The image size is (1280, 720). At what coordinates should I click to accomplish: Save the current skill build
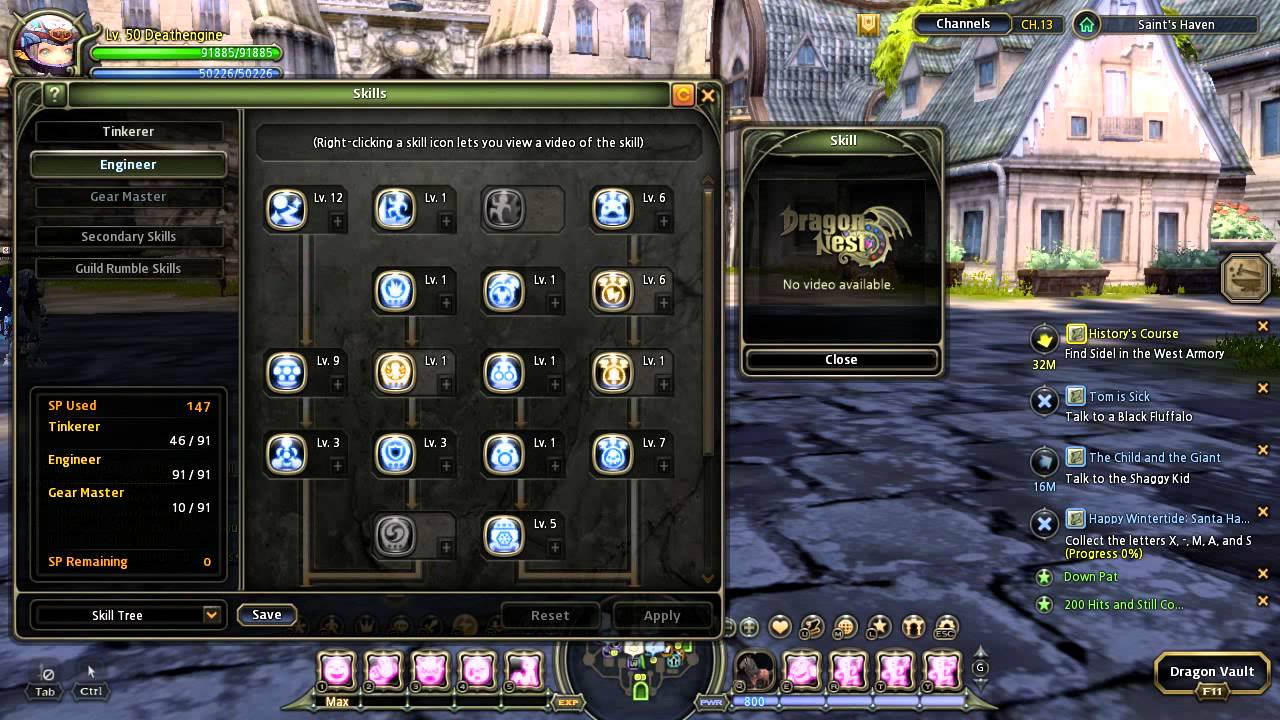(x=266, y=615)
